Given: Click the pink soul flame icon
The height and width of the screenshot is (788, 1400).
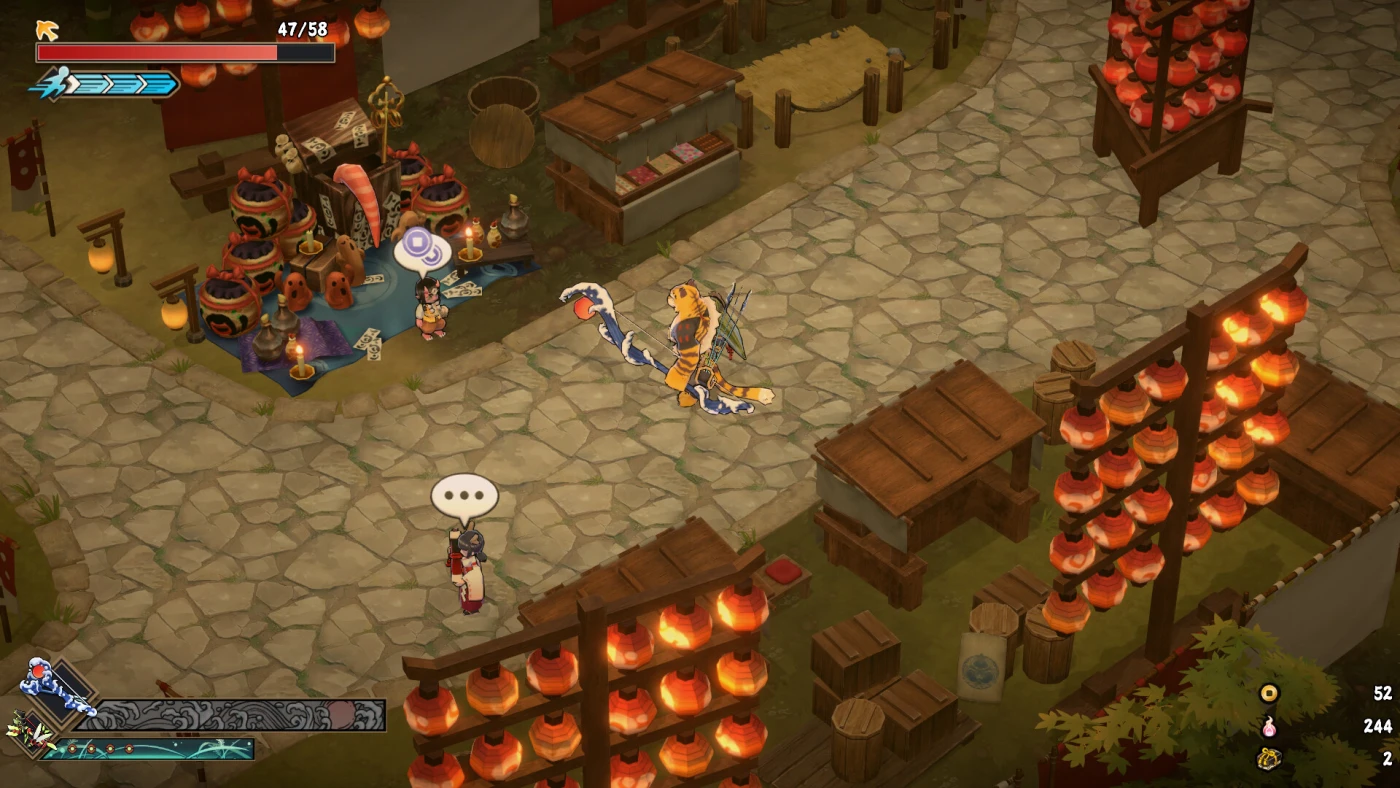Looking at the screenshot, I should (x=1269, y=726).
